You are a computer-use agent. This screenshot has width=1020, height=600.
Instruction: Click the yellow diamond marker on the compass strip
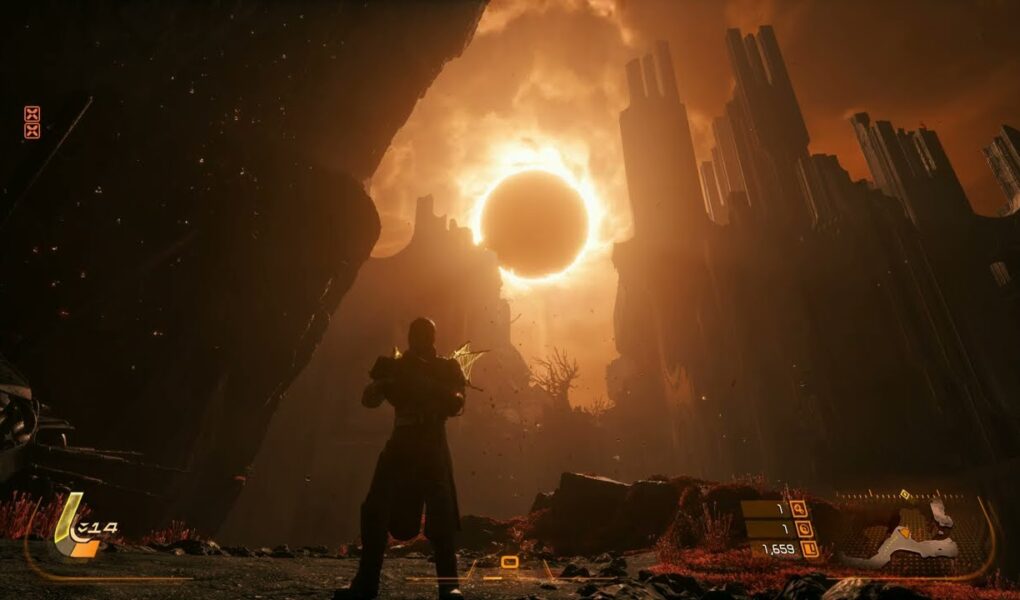coord(904,494)
